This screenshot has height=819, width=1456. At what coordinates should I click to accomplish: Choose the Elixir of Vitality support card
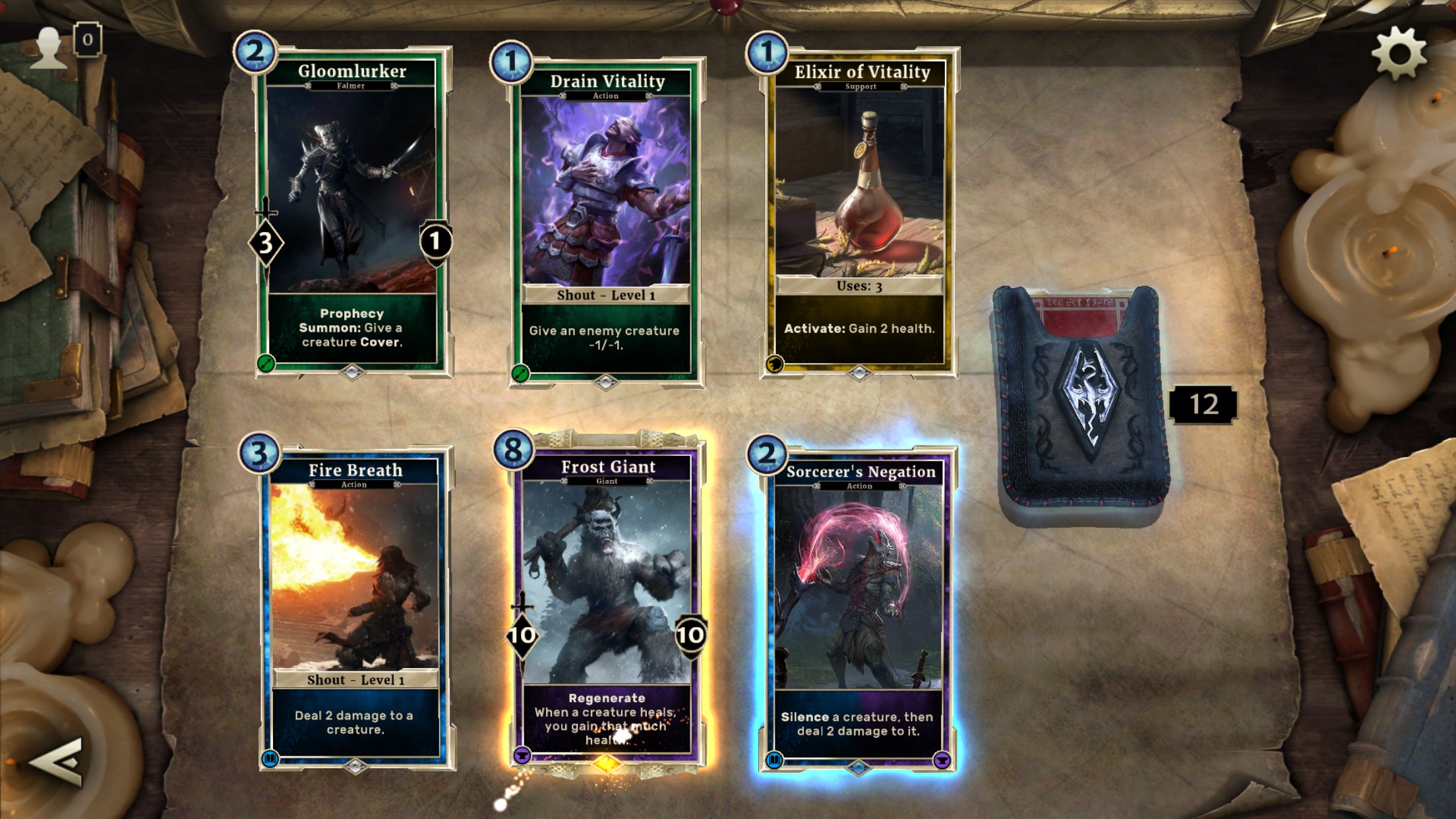pyautogui.click(x=859, y=212)
